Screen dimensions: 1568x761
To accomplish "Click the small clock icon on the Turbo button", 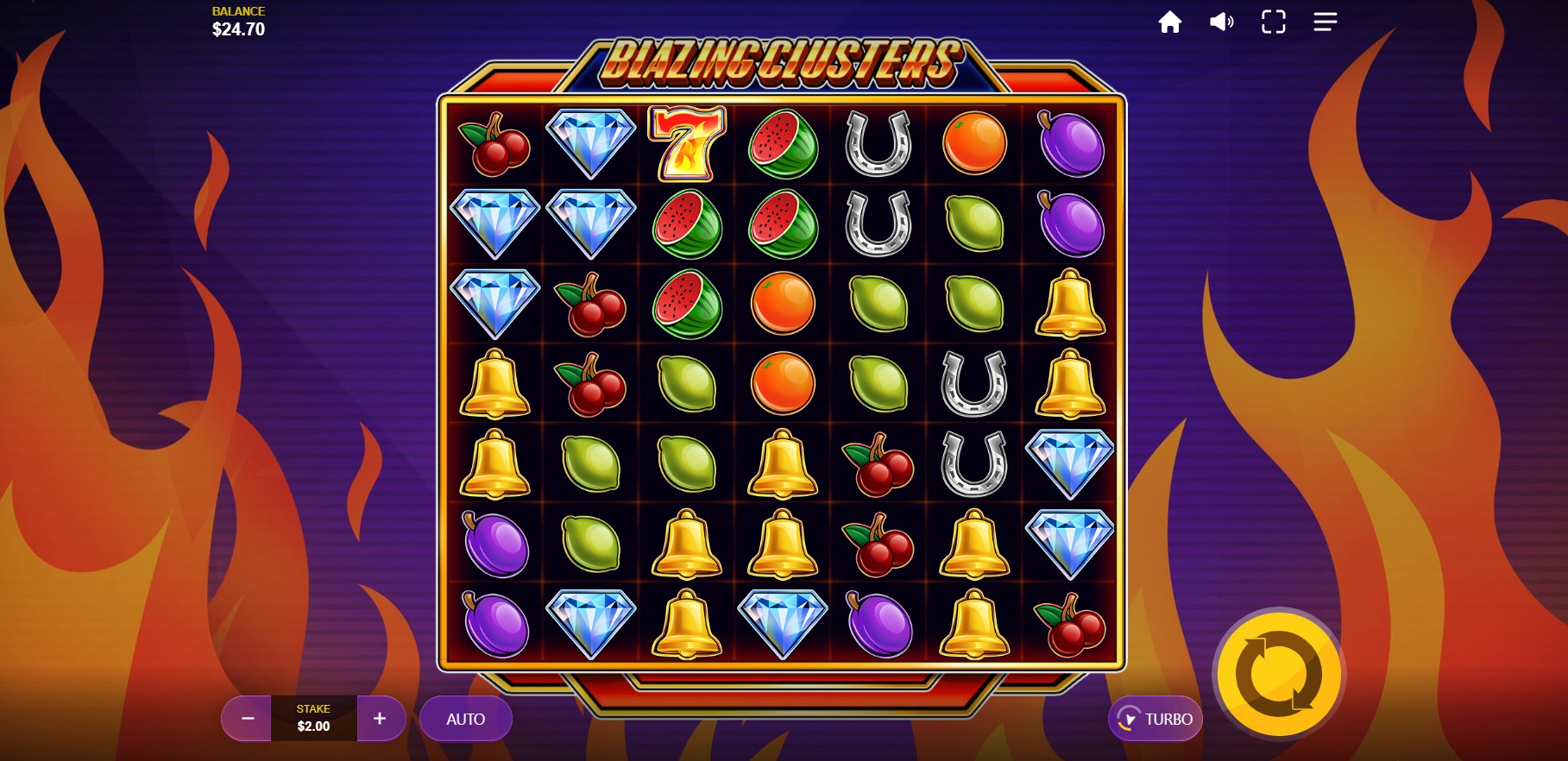I will pyautogui.click(x=1128, y=718).
